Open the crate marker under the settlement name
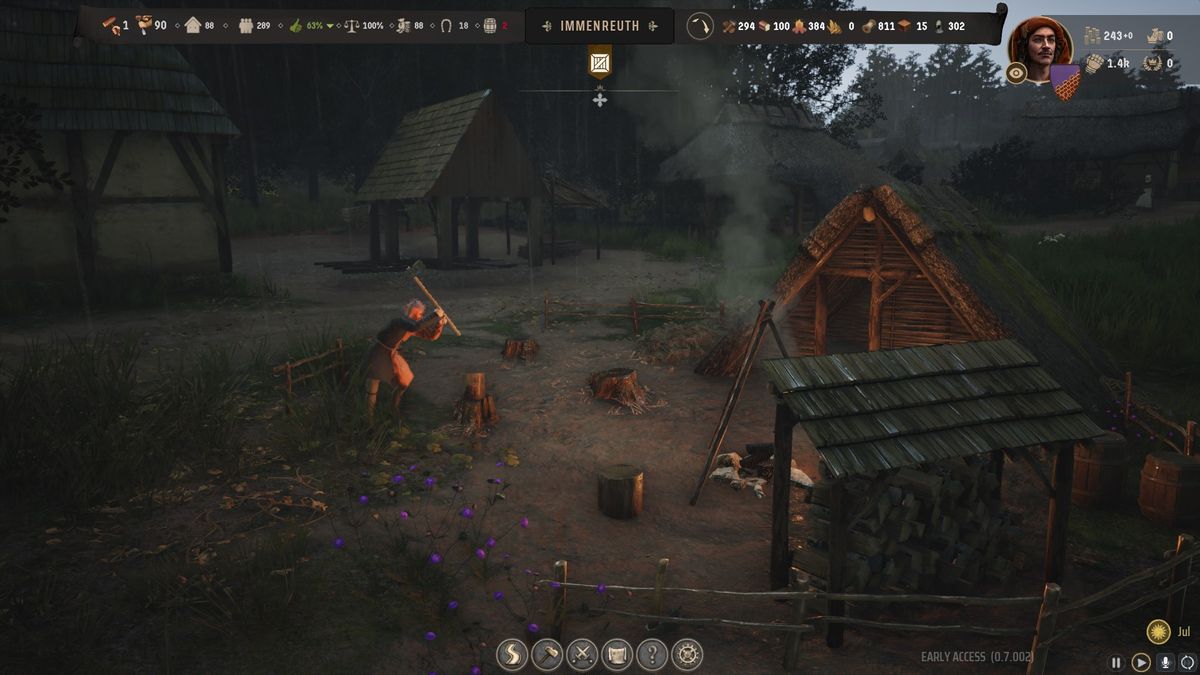The height and width of the screenshot is (675, 1200). (599, 63)
